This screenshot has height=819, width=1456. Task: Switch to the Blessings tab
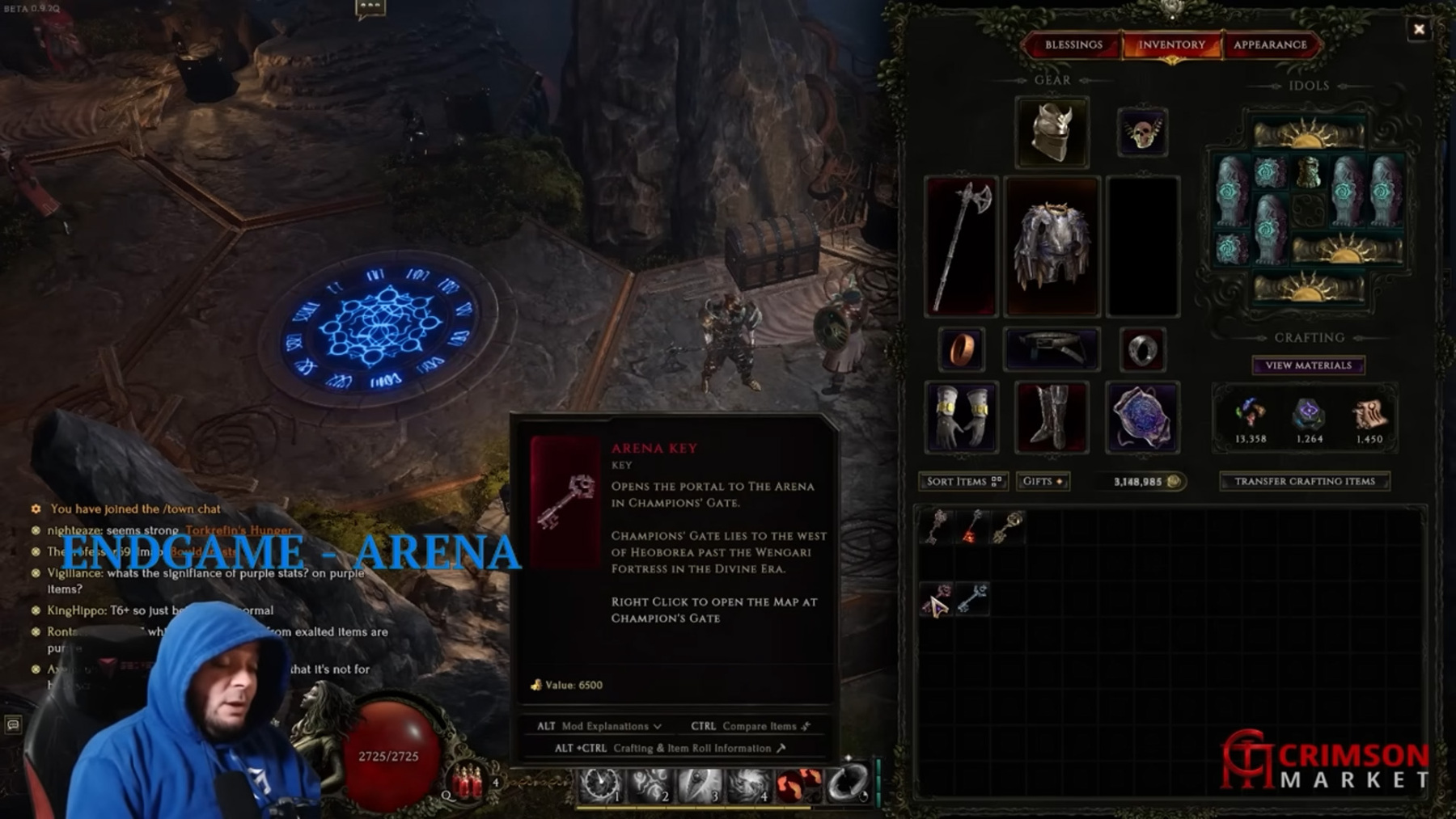(1073, 45)
